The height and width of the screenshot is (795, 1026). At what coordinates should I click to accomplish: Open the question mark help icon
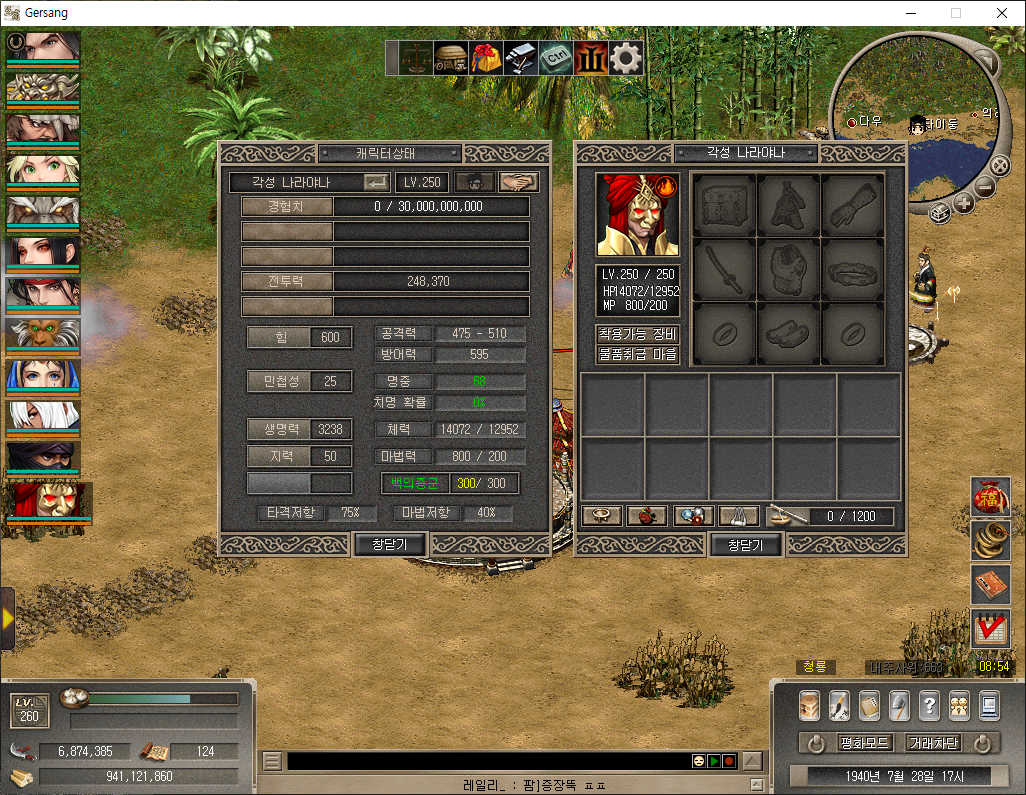[x=929, y=706]
